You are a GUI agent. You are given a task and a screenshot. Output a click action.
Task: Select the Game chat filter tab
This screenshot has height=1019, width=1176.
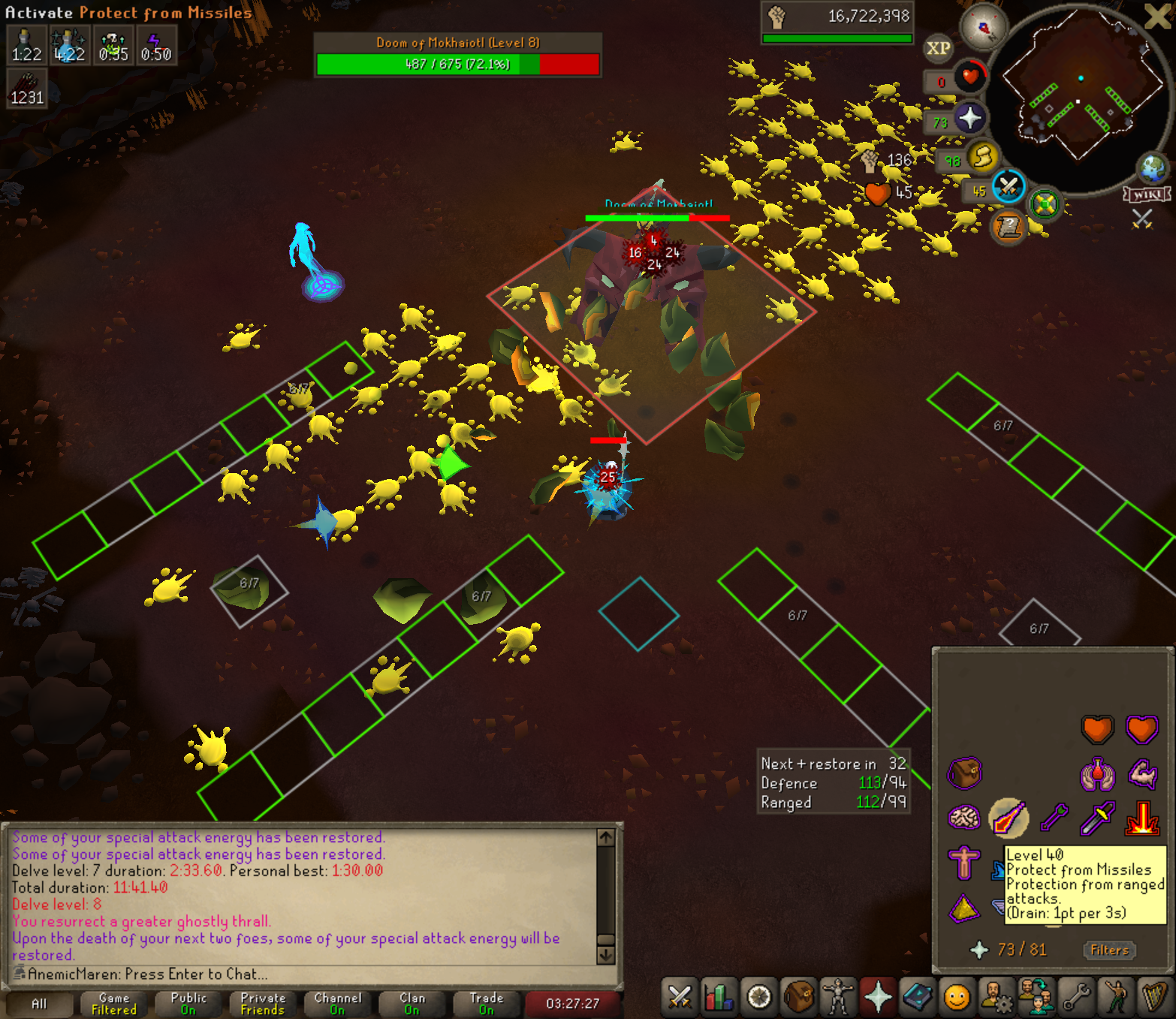(x=114, y=1003)
